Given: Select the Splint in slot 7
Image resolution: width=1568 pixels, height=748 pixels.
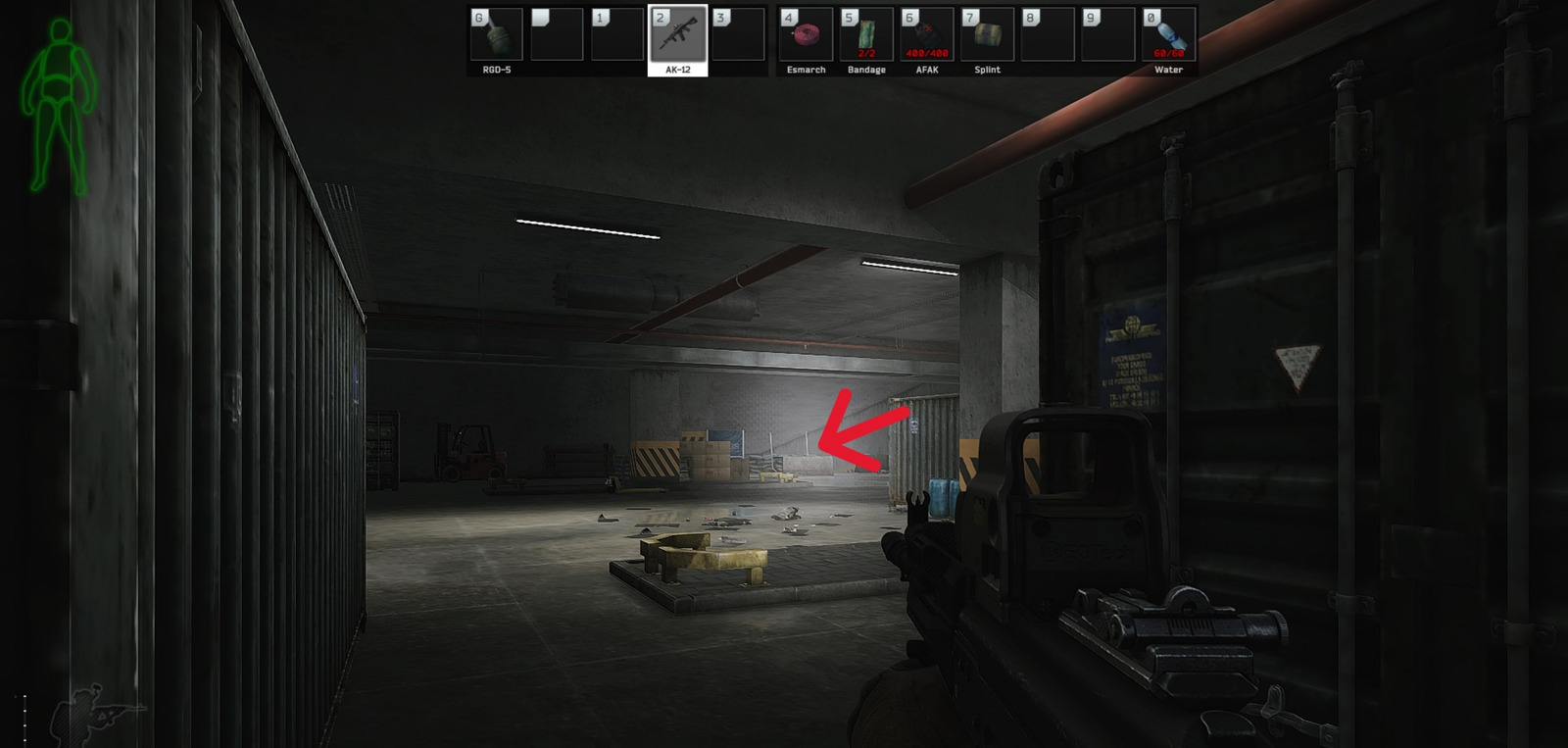Looking at the screenshot, I should point(986,34).
